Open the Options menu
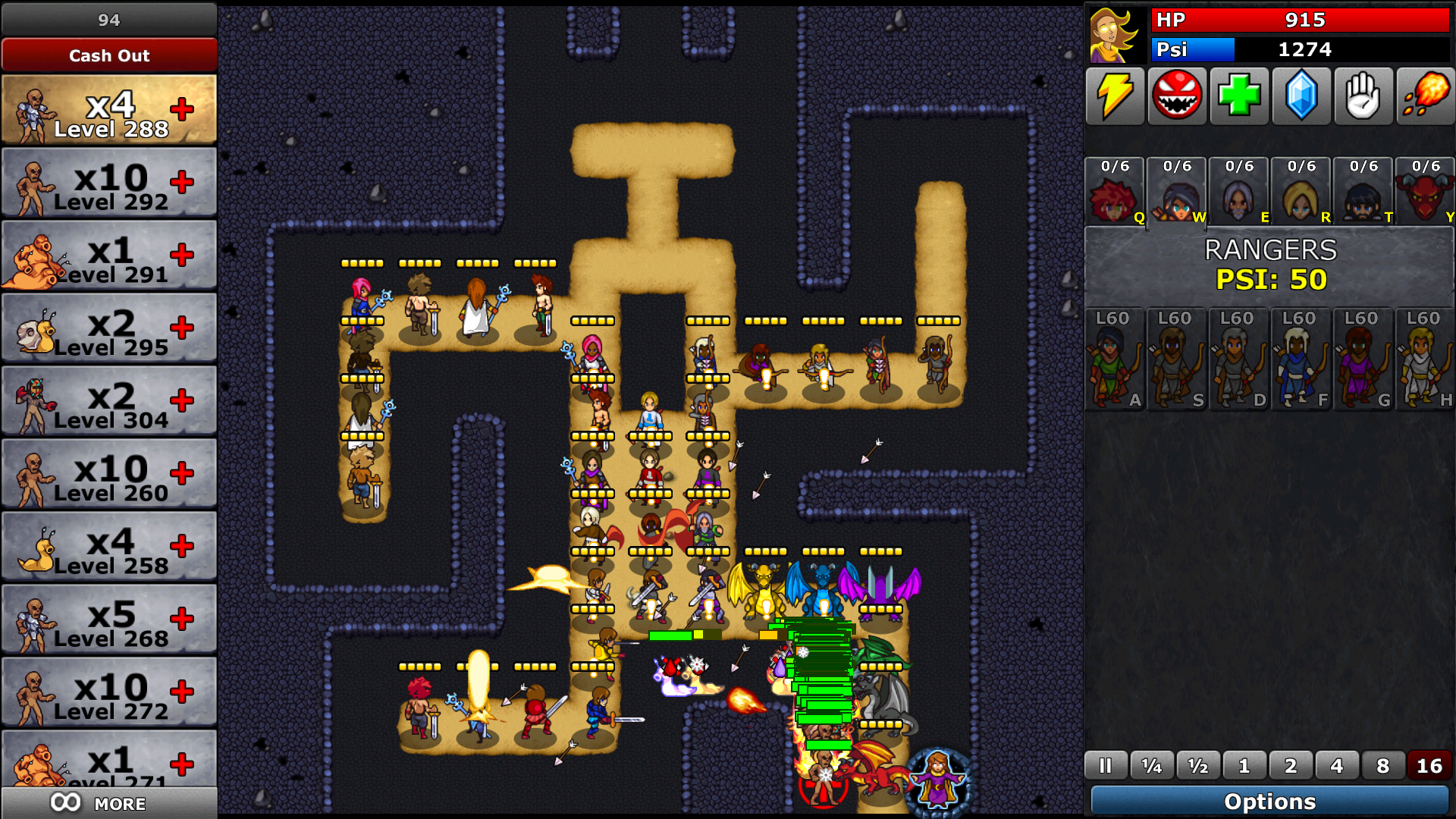 coord(1269,802)
